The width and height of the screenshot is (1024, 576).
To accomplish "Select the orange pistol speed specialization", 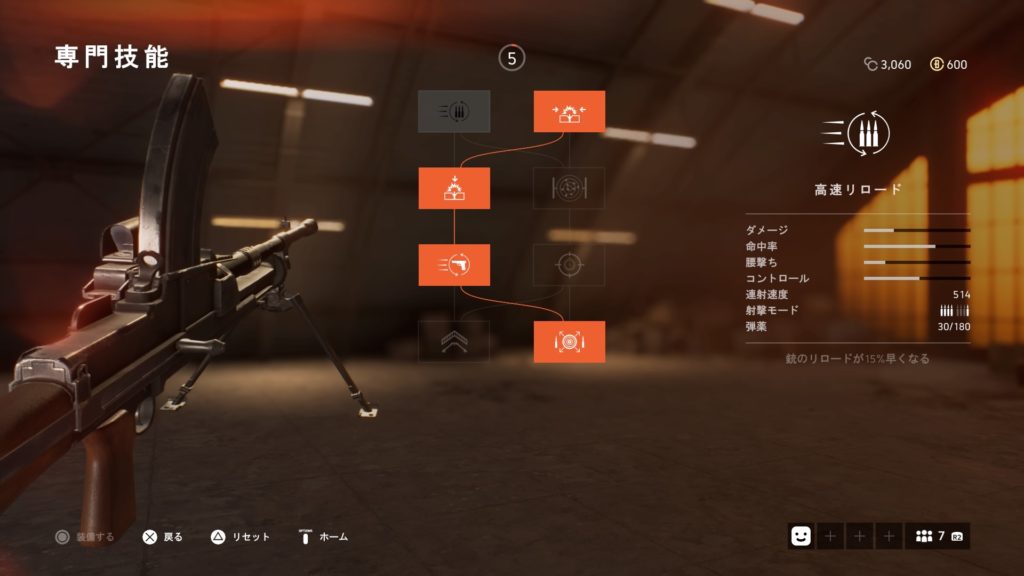I will [454, 265].
